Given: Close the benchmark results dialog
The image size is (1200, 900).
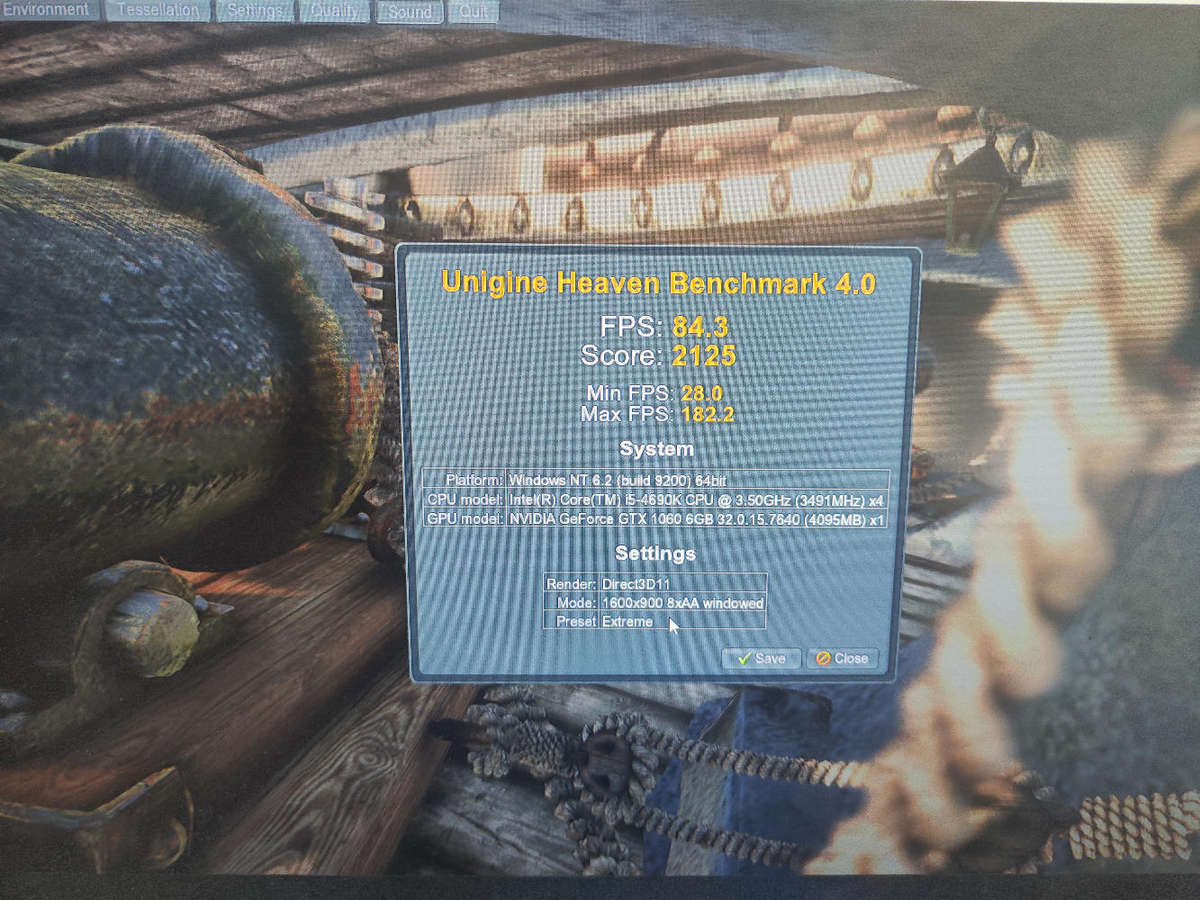Looking at the screenshot, I should pyautogui.click(x=842, y=659).
